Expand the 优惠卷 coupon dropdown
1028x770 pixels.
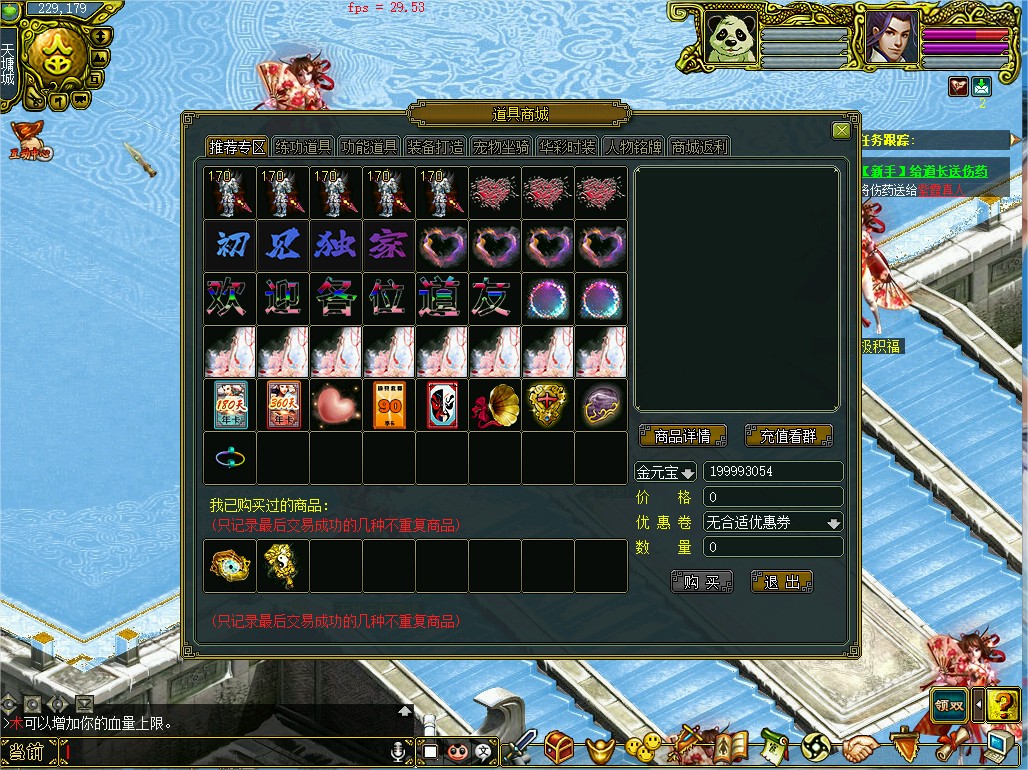click(x=833, y=522)
